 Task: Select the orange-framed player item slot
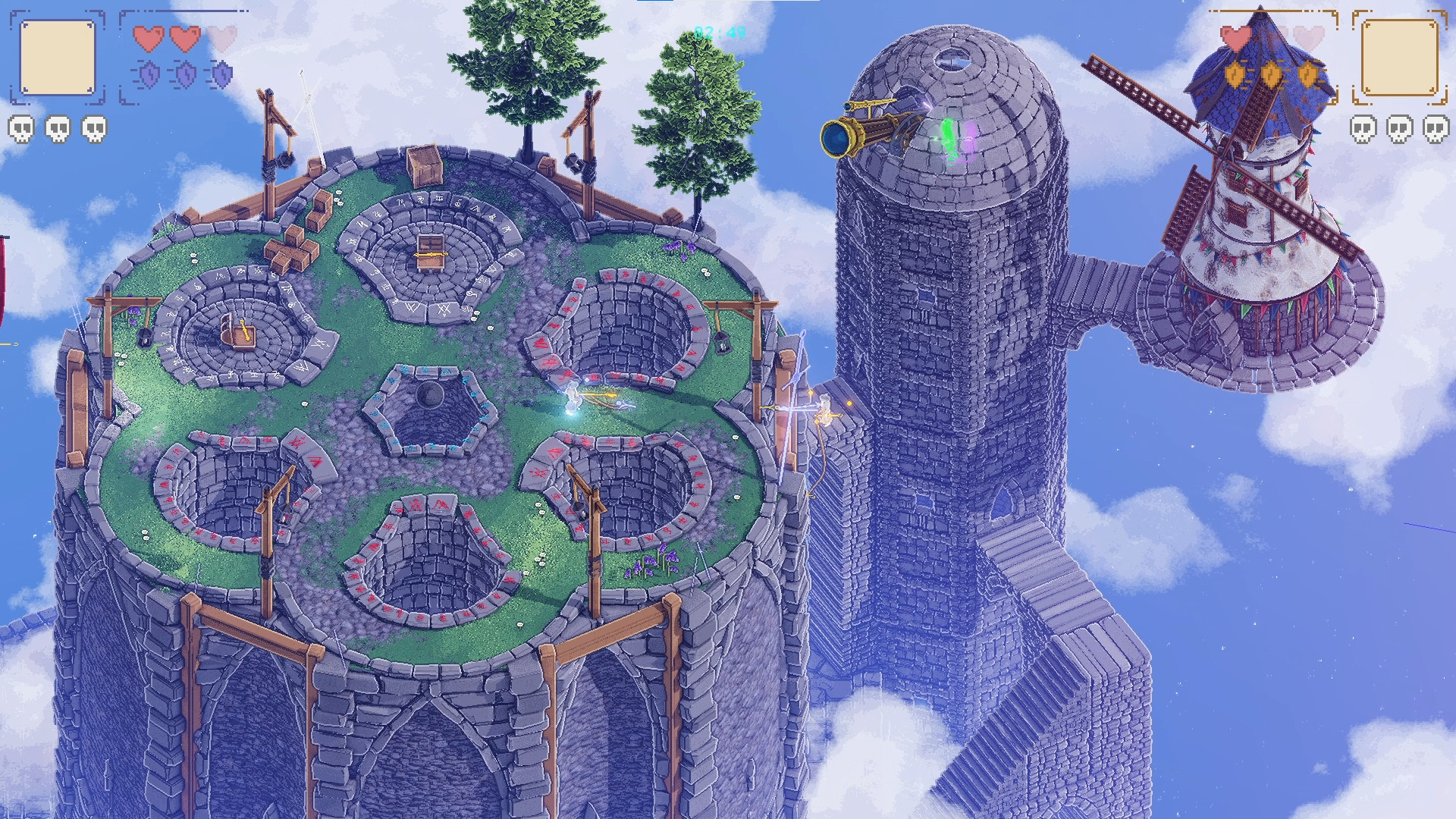point(1399,58)
